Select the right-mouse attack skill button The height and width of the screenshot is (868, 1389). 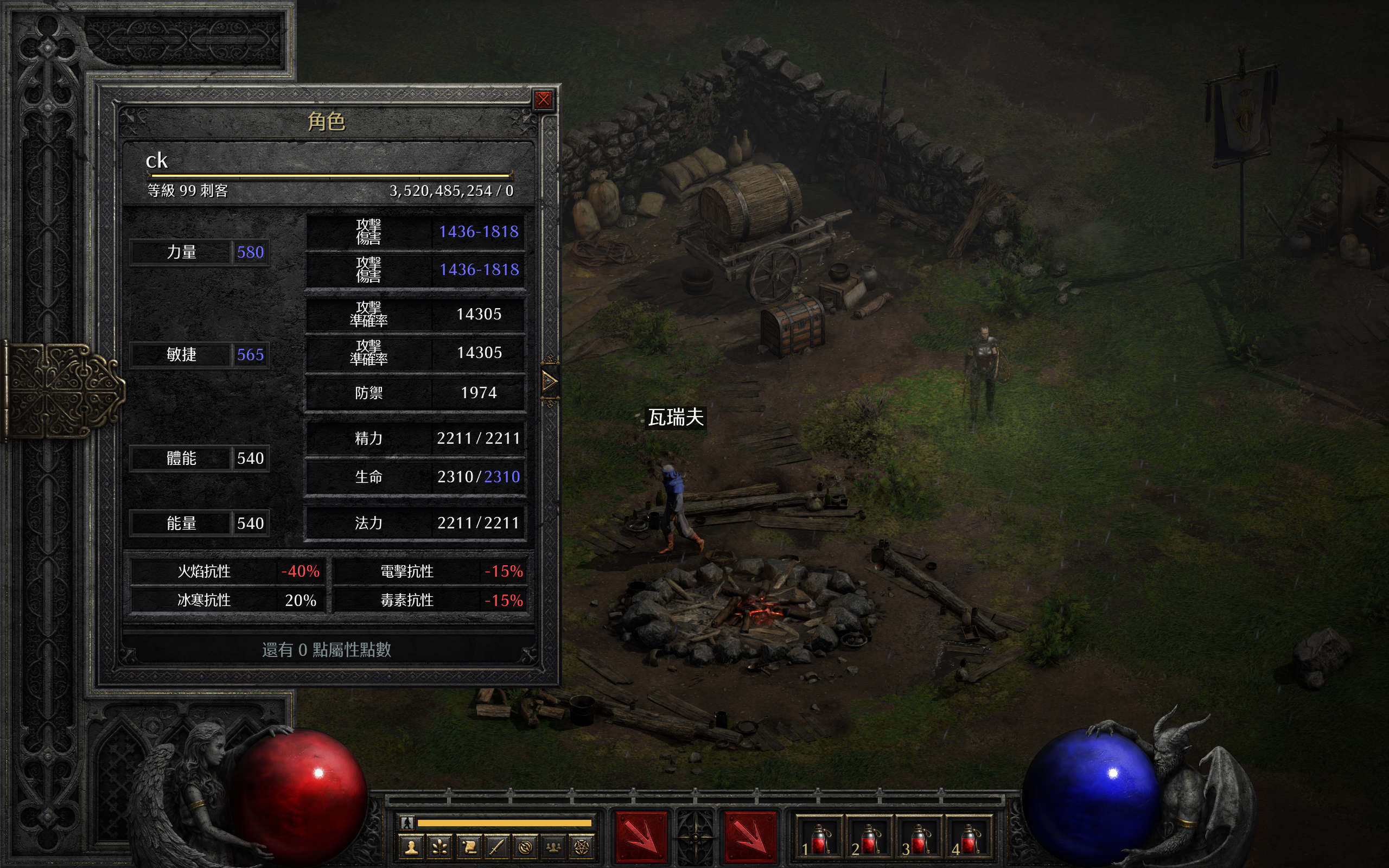(x=750, y=837)
